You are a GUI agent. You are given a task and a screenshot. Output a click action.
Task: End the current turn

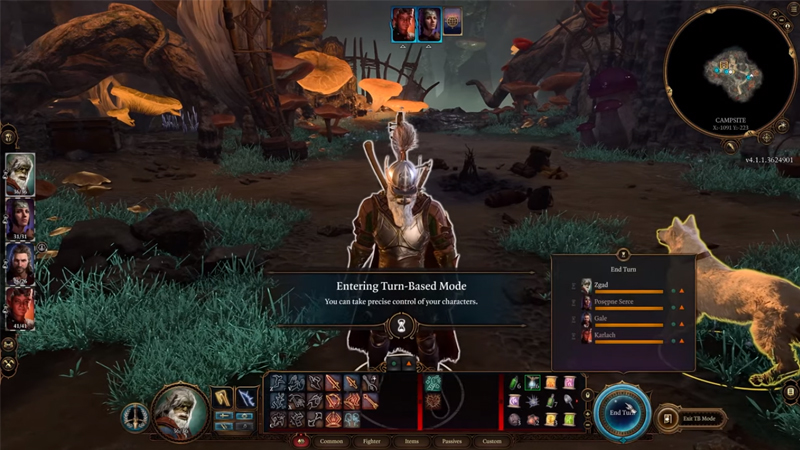point(621,411)
